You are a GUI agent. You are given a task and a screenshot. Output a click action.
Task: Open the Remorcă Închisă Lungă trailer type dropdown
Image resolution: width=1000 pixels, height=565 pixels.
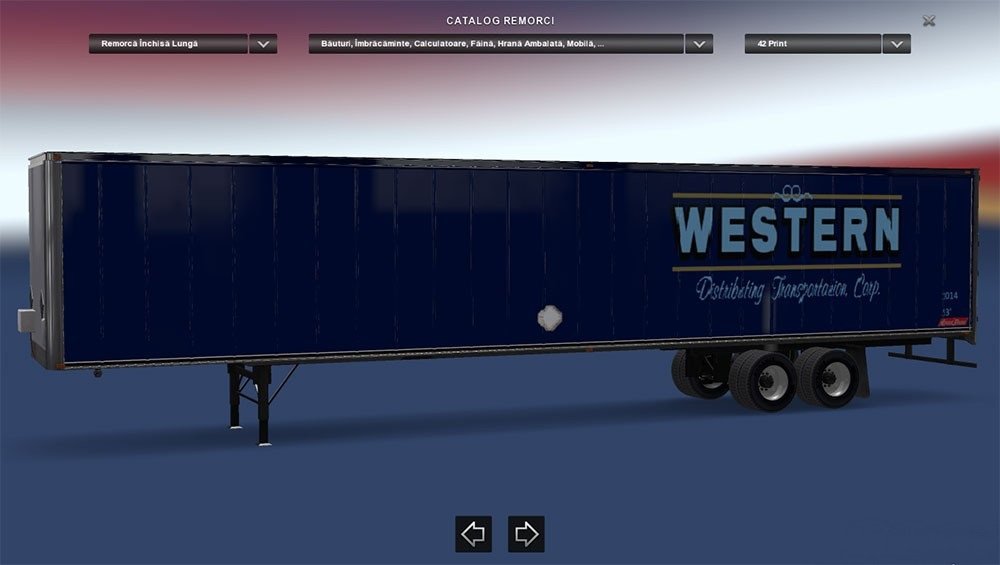263,44
